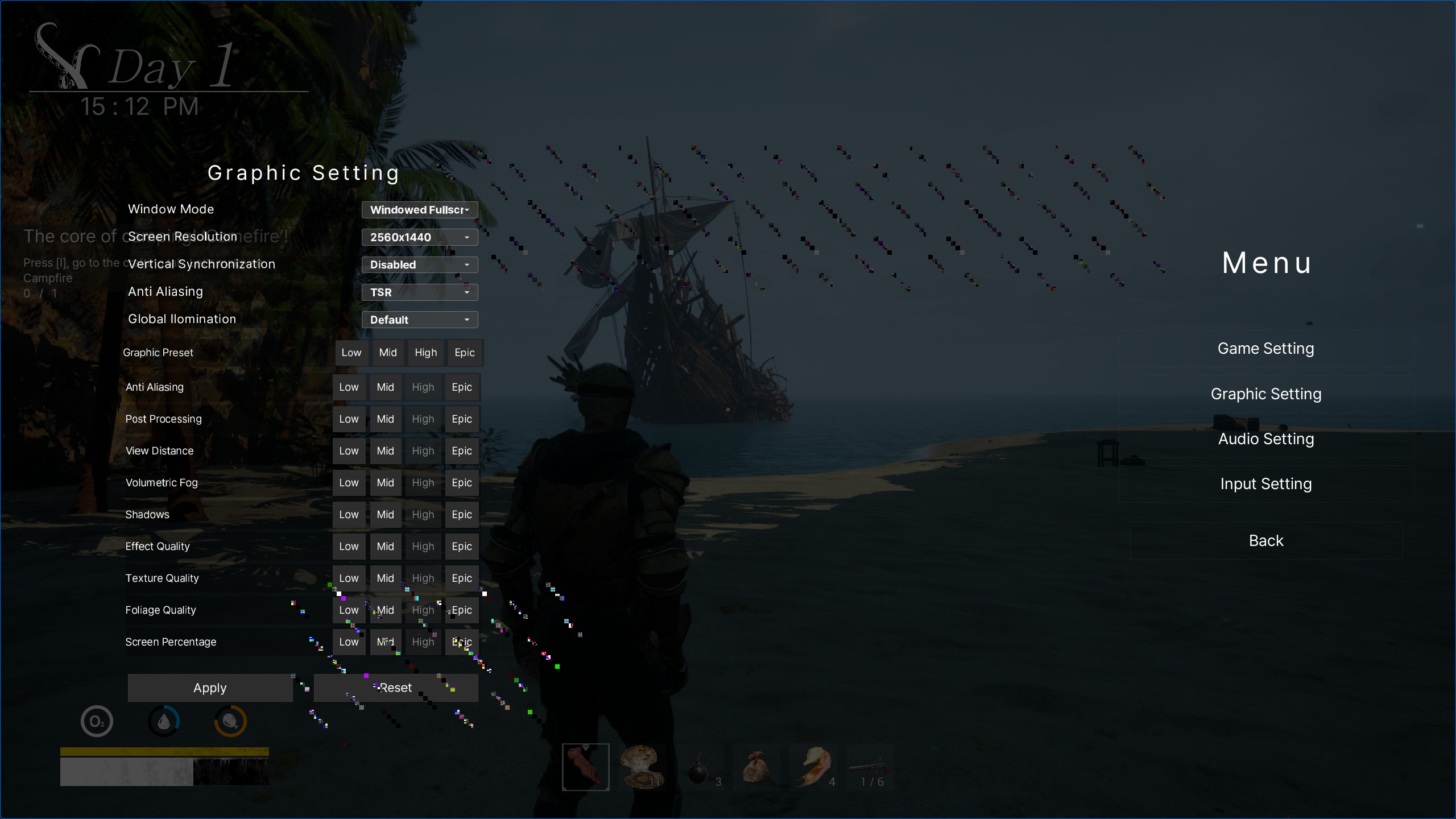Open Audio Setting from the menu
Viewport: 1456px width, 819px height.
(1266, 439)
